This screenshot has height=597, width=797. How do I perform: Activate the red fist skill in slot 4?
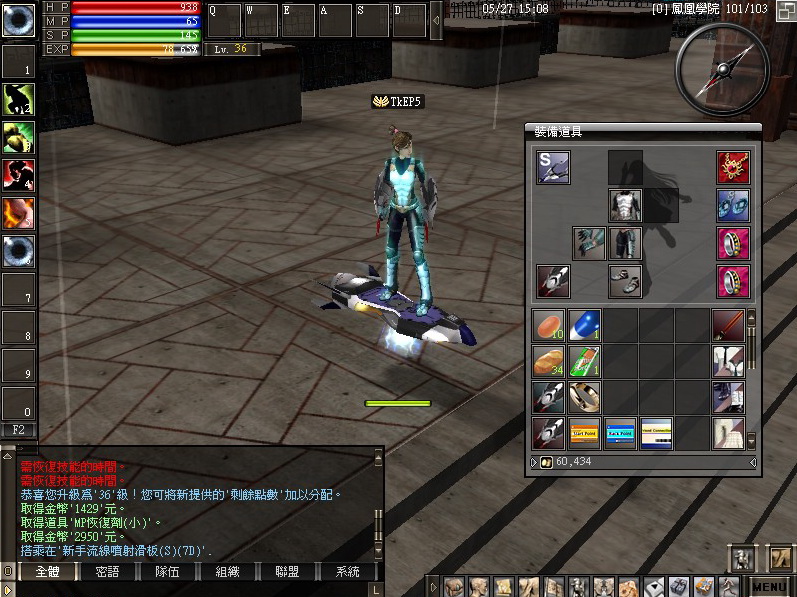[x=18, y=174]
